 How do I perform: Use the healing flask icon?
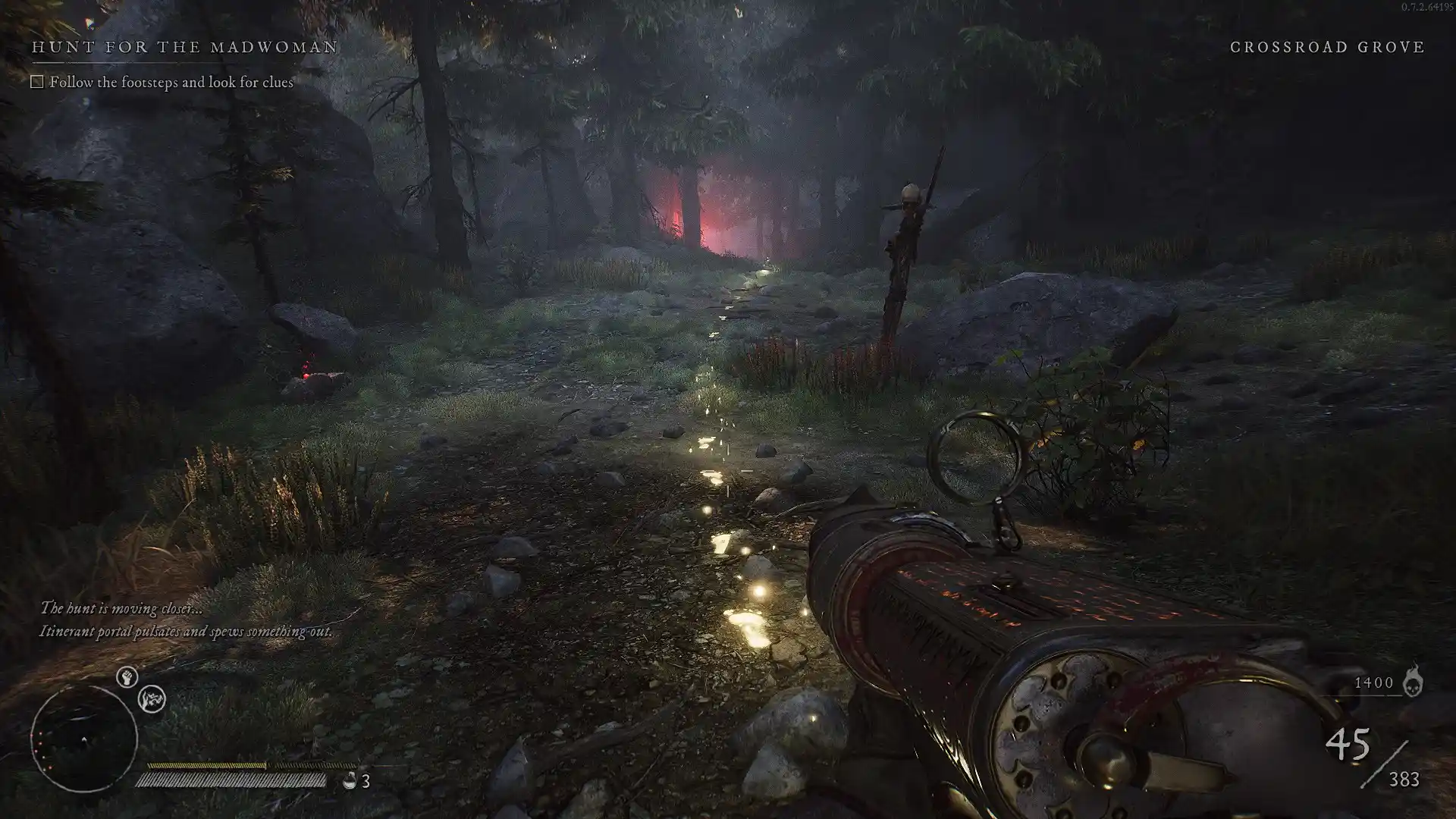(350, 780)
